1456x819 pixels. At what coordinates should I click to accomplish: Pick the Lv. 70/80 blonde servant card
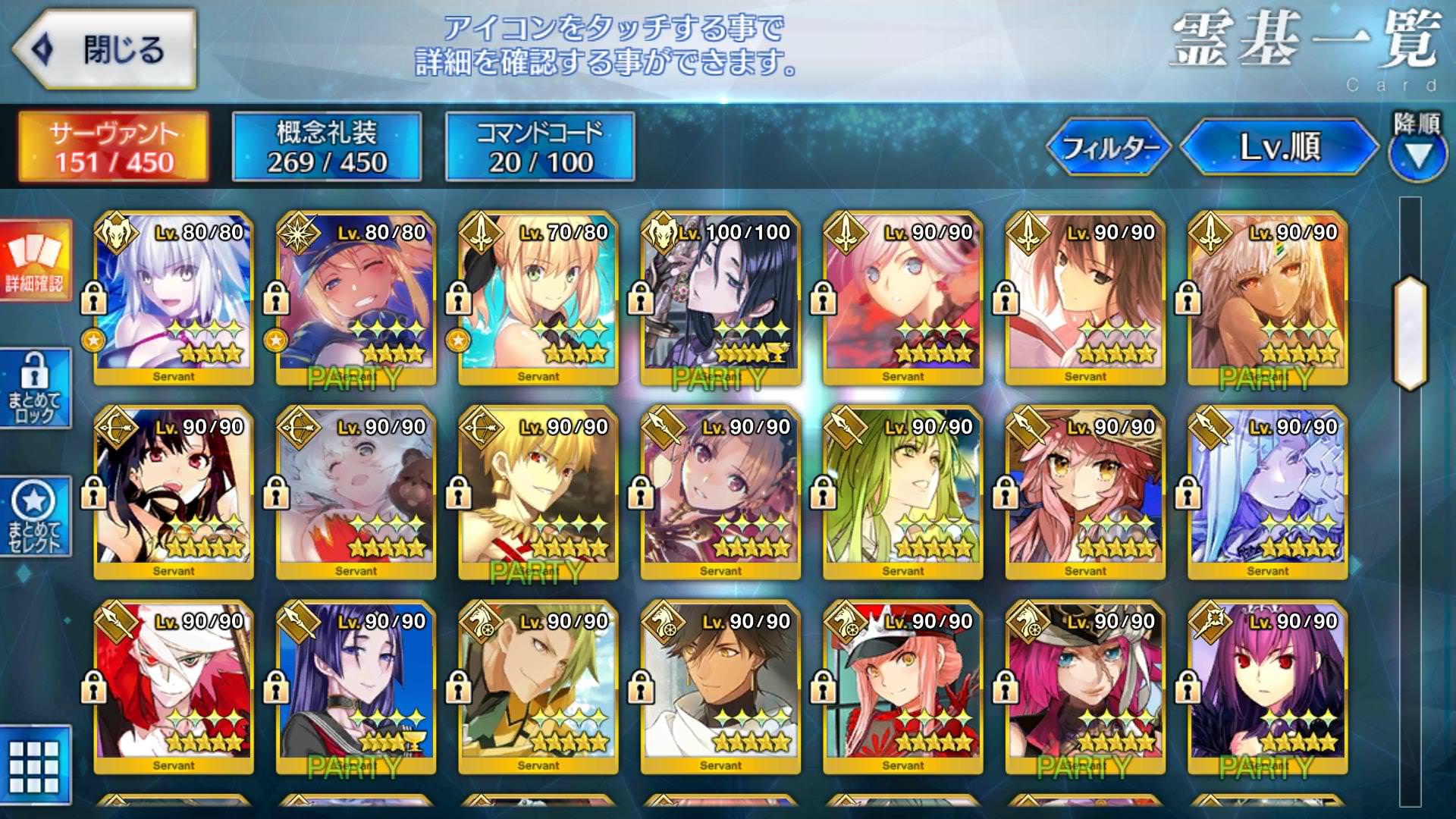(538, 298)
